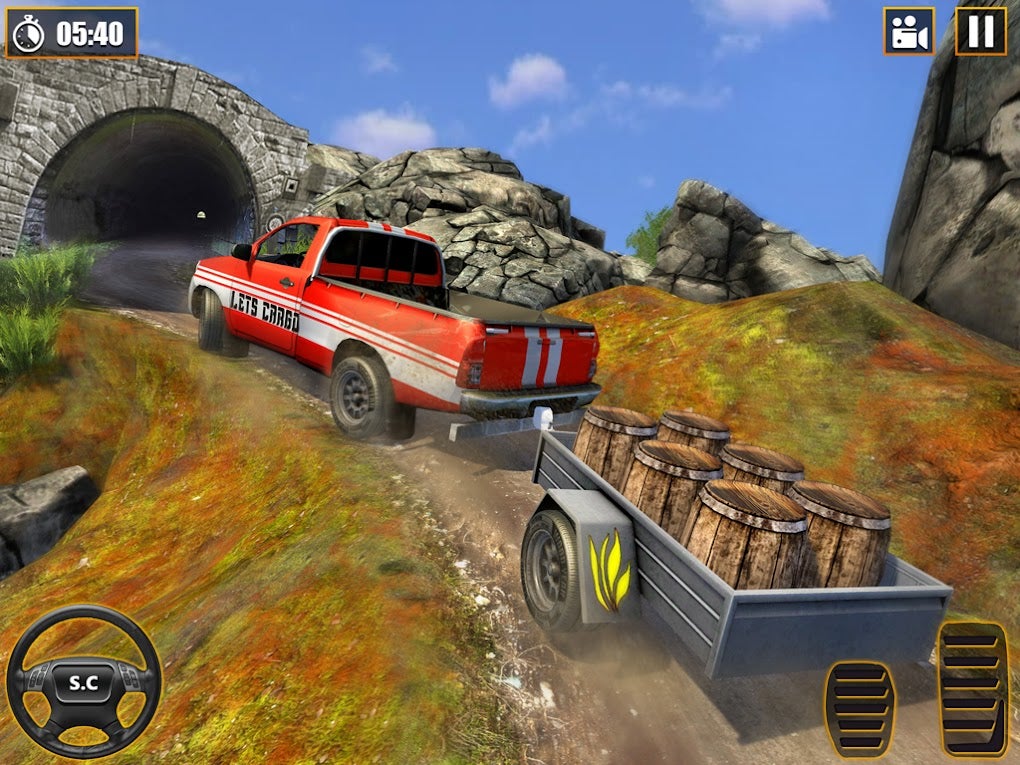
Task: Hit the smaller brake pedal
Action: 860,708
